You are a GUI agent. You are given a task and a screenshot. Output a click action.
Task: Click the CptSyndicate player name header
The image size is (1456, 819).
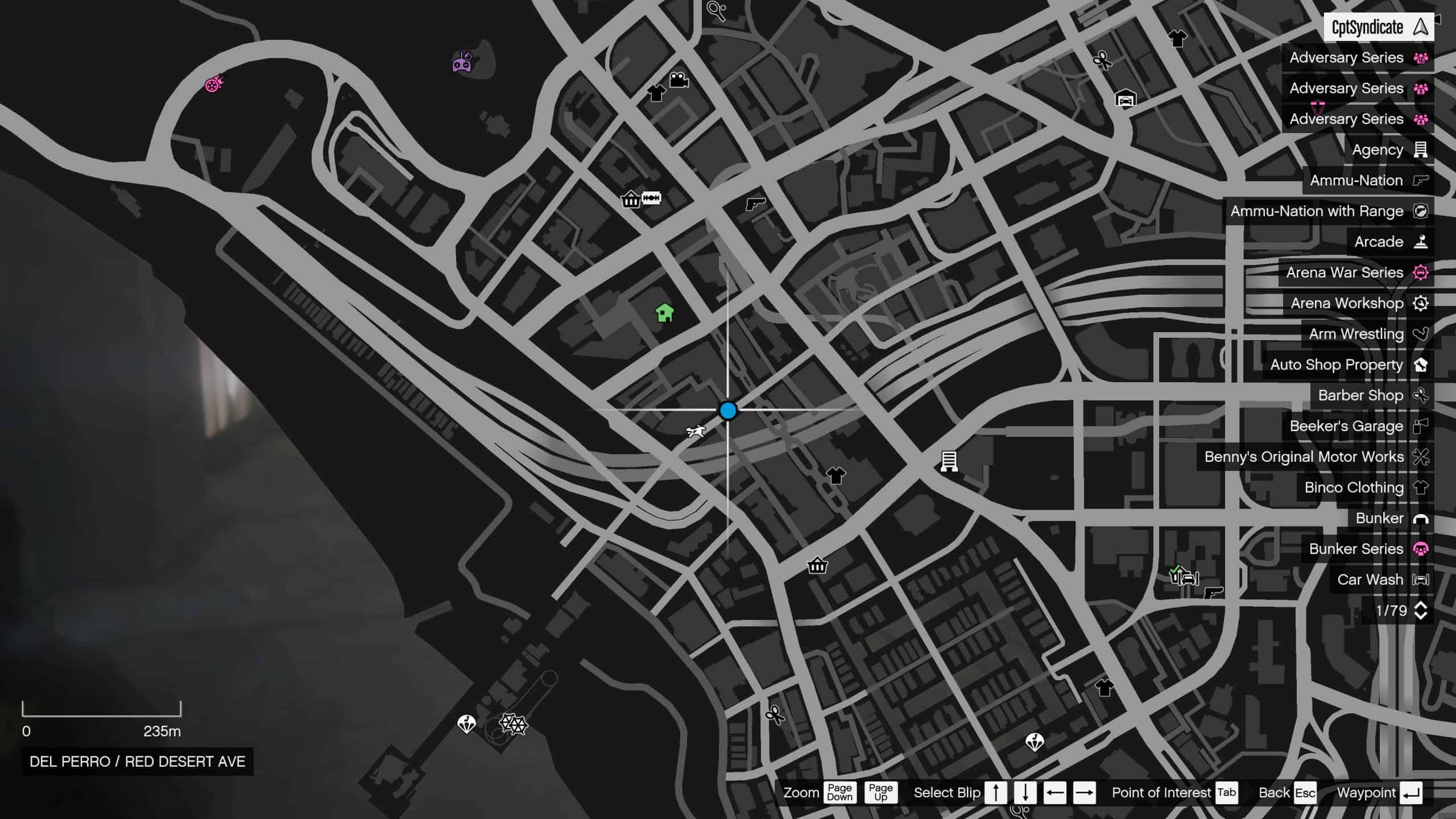coord(1367,26)
